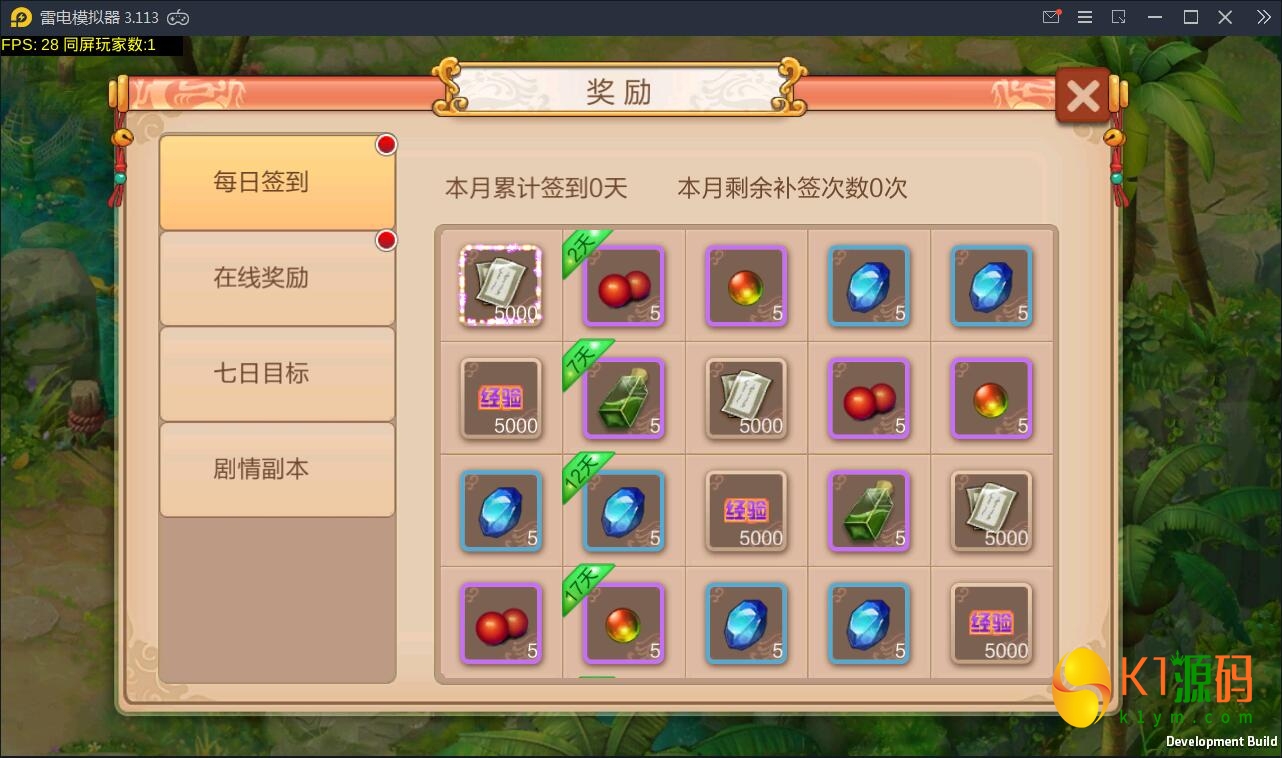Select the 7天 green potion reward

624,400
